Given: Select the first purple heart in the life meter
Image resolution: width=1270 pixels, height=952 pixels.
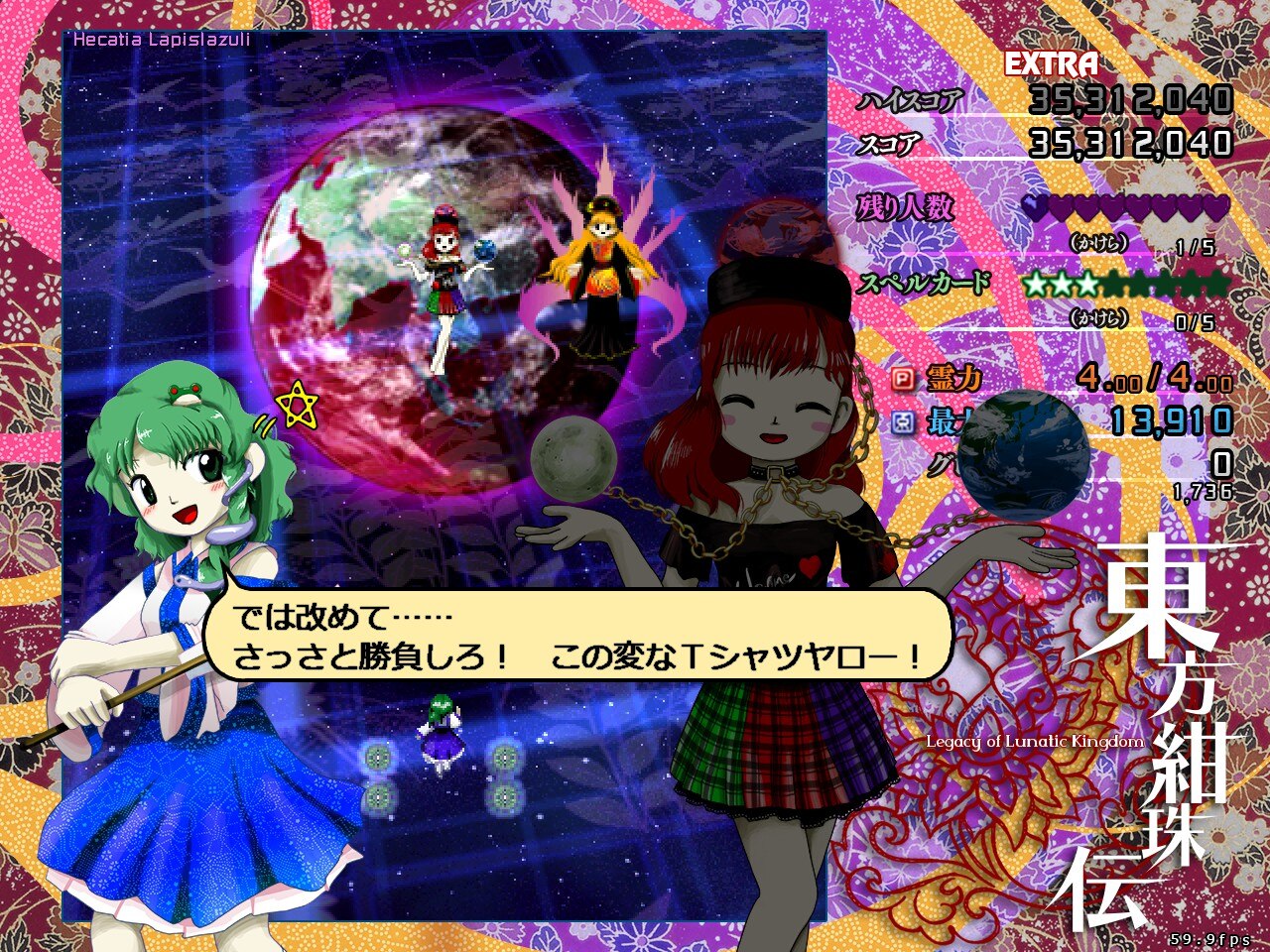Looking at the screenshot, I should coord(1035,205).
